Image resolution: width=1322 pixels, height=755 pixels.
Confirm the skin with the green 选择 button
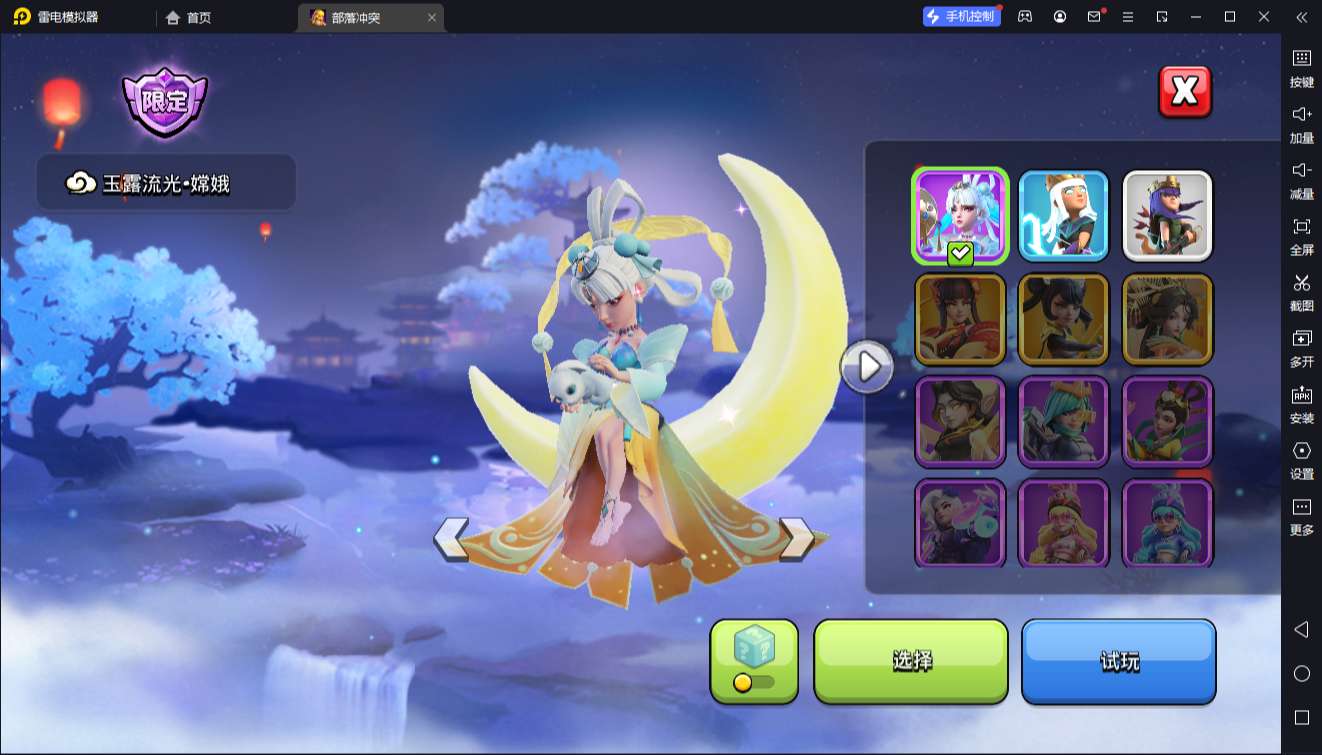911,660
